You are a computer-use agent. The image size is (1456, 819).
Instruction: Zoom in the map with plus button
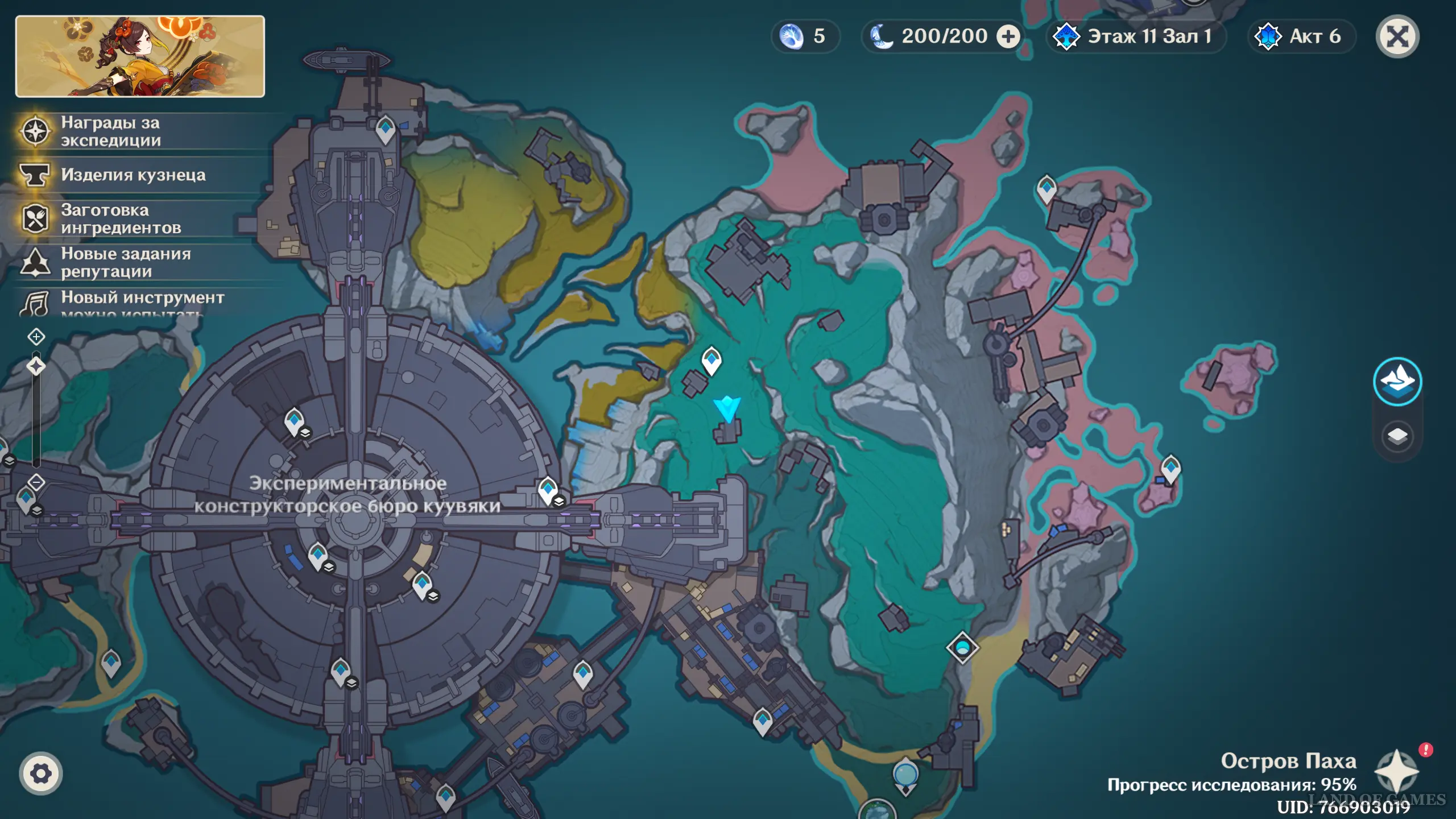(x=36, y=337)
